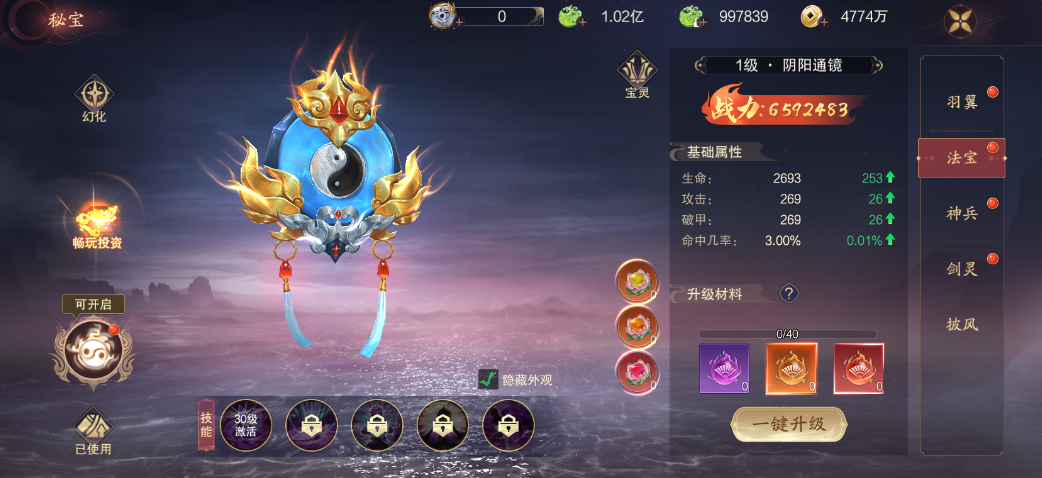Screen dimensions: 1042x478
Task: Open the 神兵 tab
Action: [x=962, y=213]
